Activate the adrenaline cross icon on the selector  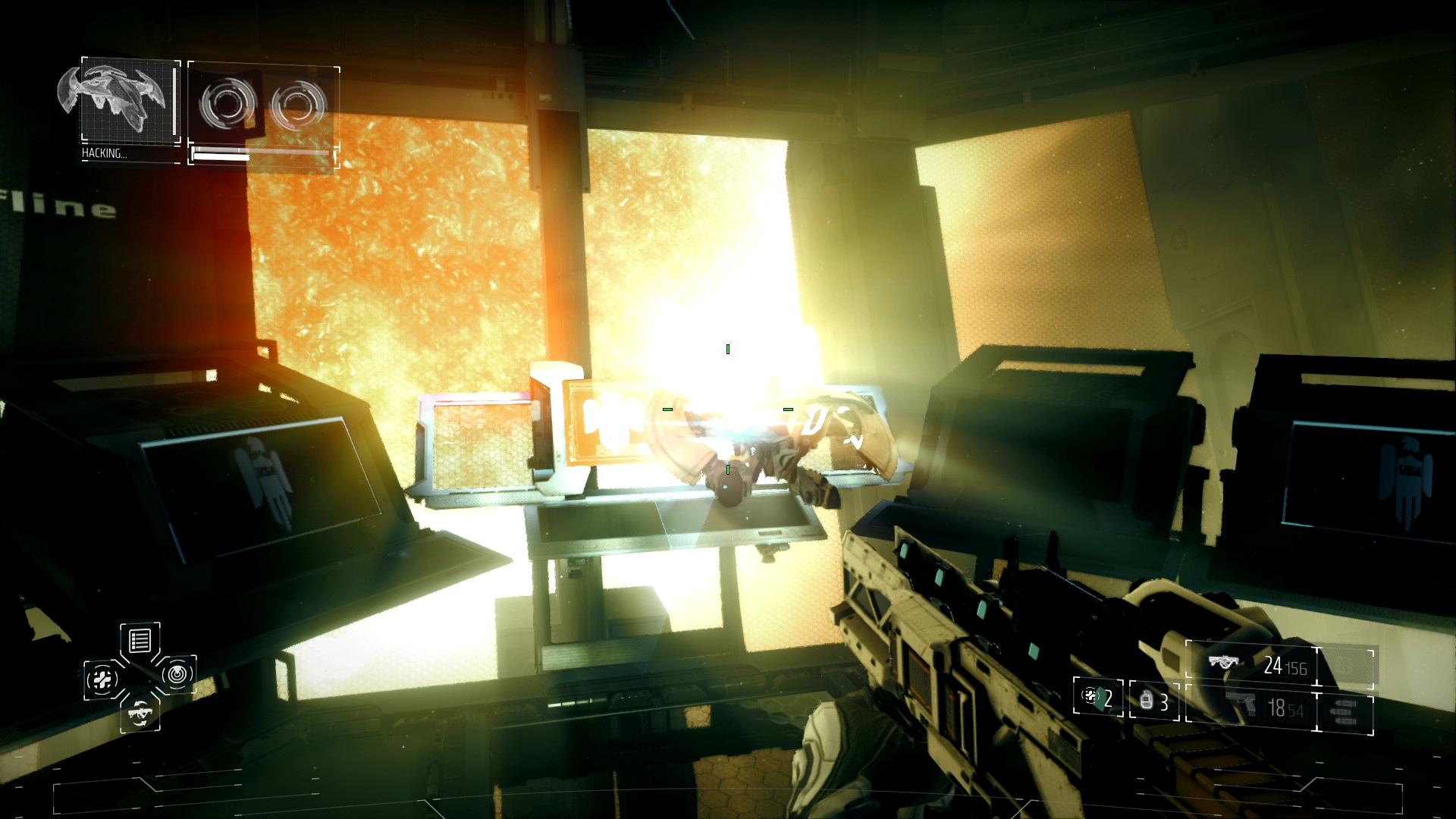102,679
